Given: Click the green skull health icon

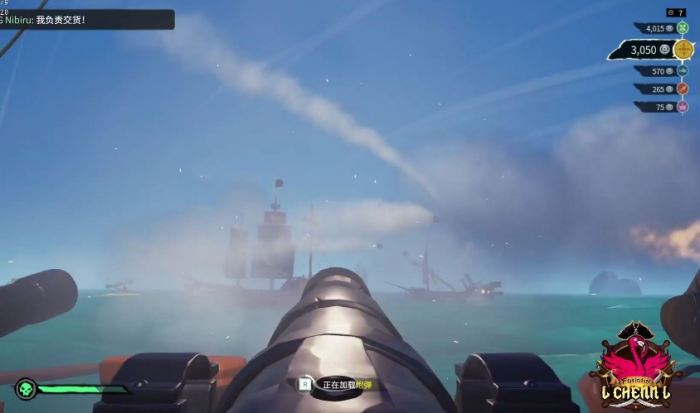Looking at the screenshot, I should click(26, 389).
